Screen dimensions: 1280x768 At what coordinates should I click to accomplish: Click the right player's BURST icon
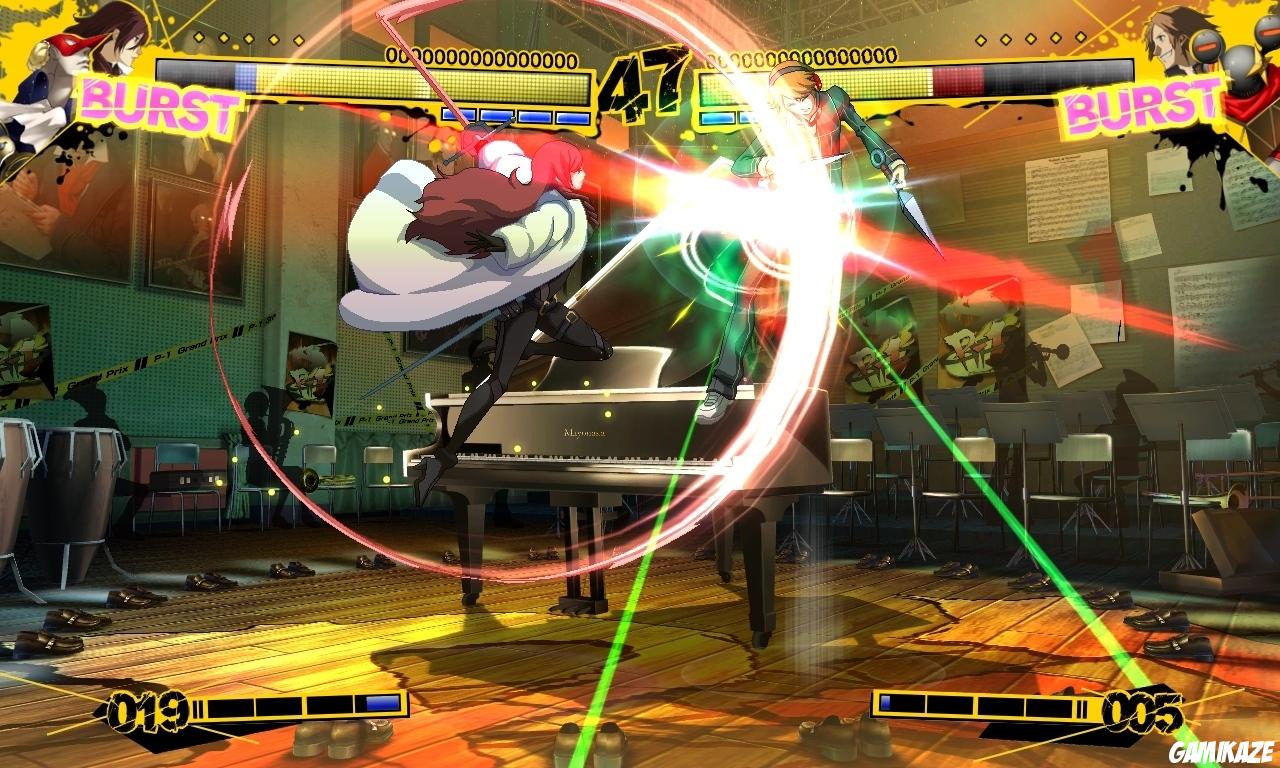coord(1140,105)
